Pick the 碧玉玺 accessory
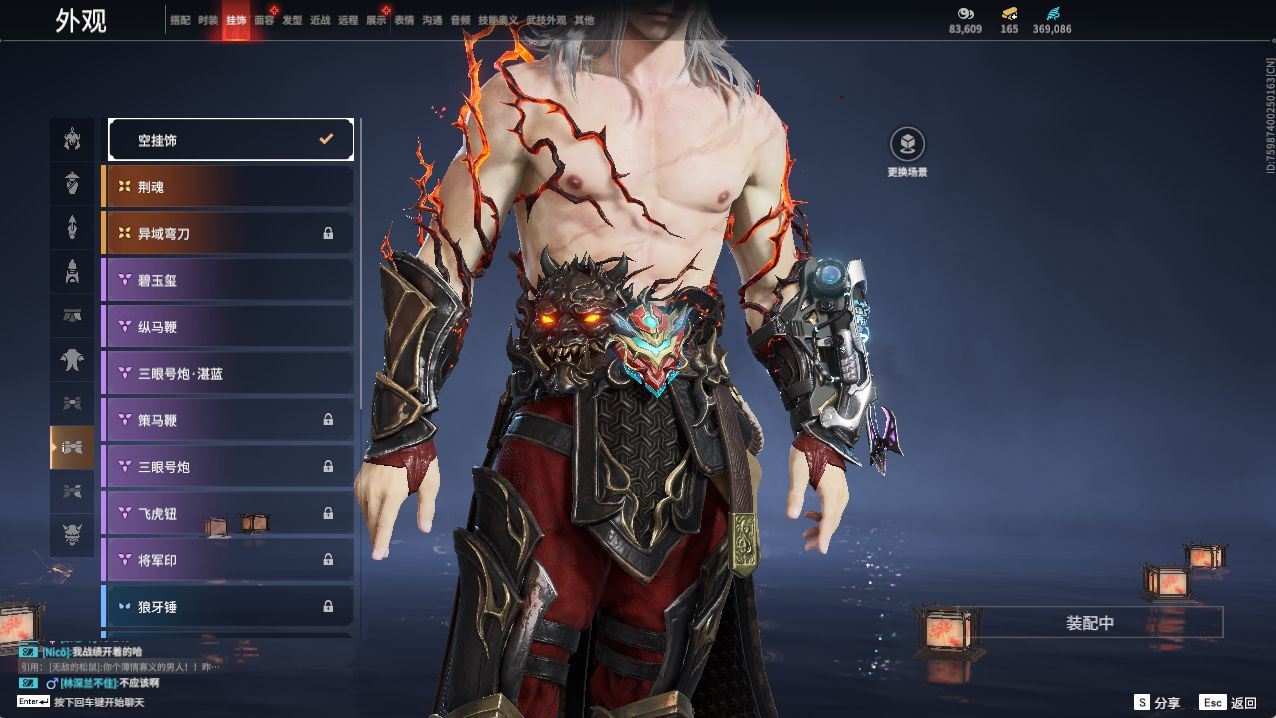Image resolution: width=1276 pixels, height=718 pixels. pyautogui.click(x=230, y=280)
